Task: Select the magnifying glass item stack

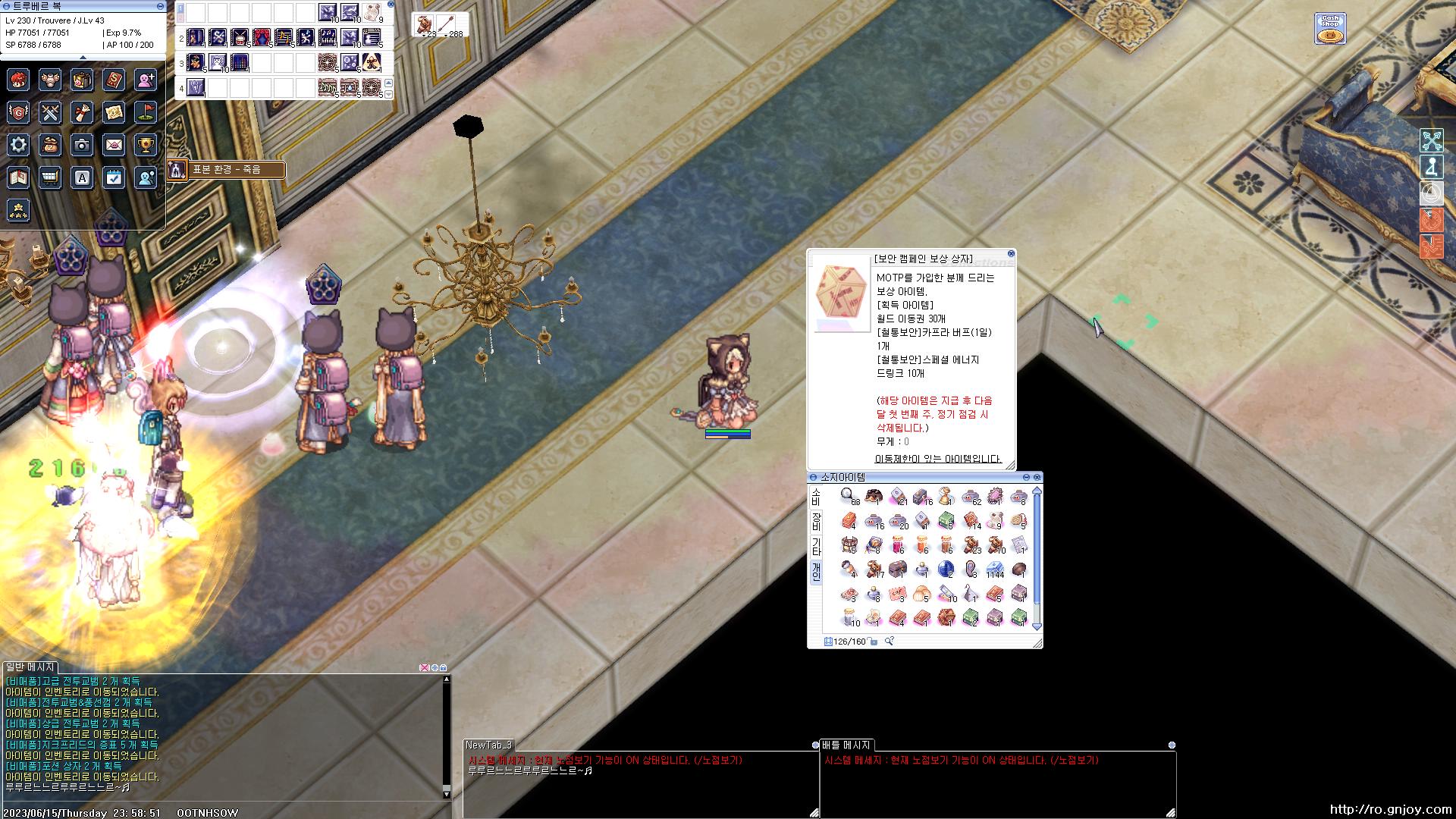Action: (848, 495)
